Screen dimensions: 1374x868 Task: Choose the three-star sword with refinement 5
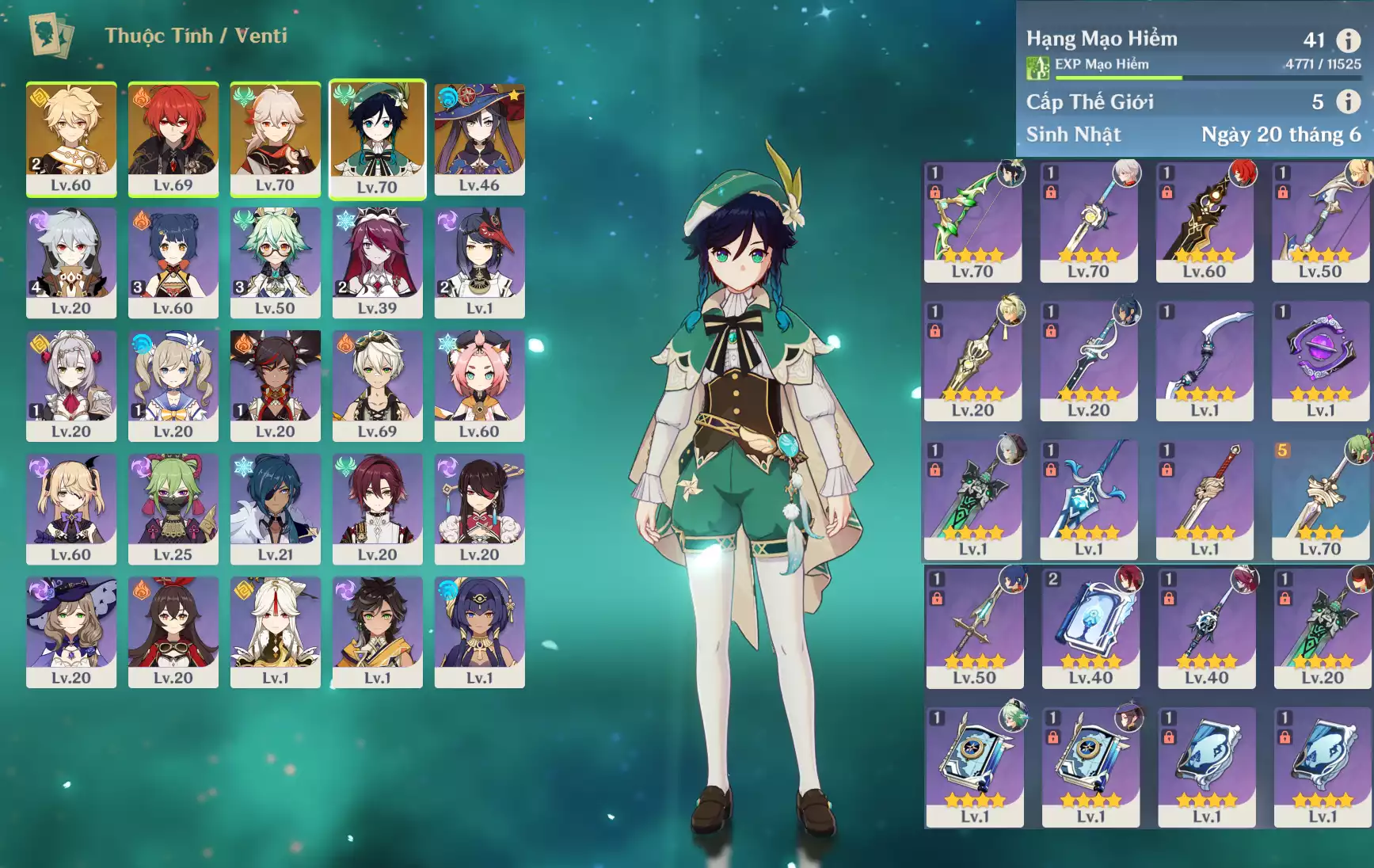pos(1320,499)
